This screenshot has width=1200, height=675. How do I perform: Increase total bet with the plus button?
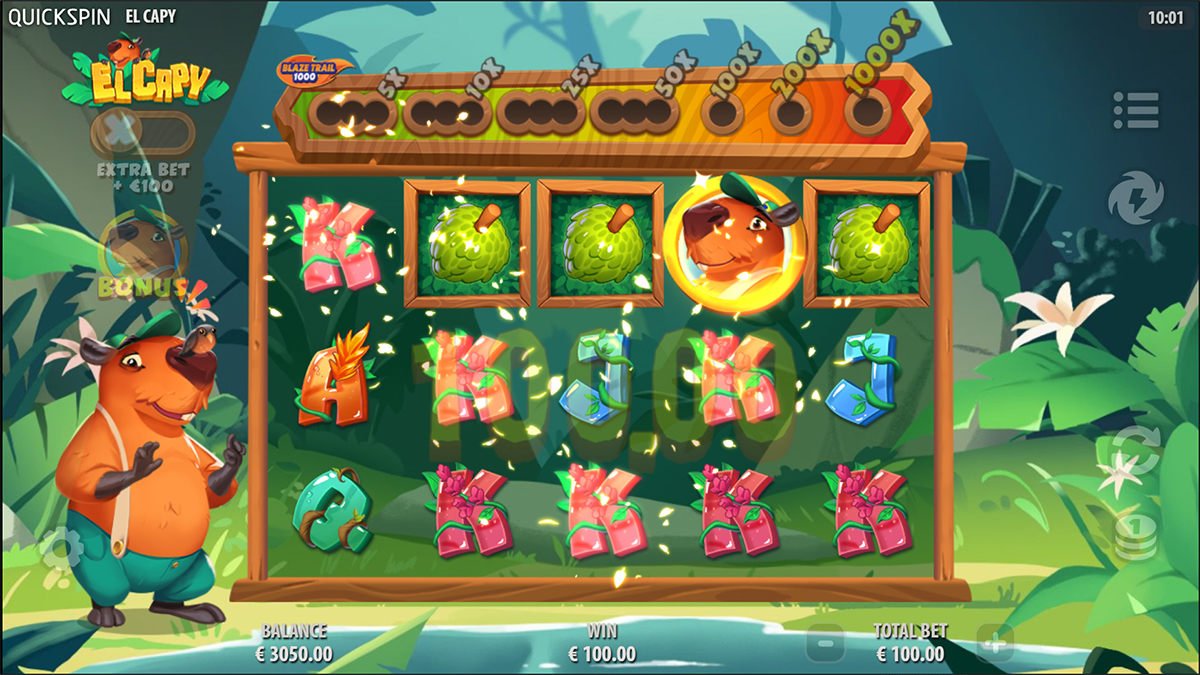click(x=995, y=641)
